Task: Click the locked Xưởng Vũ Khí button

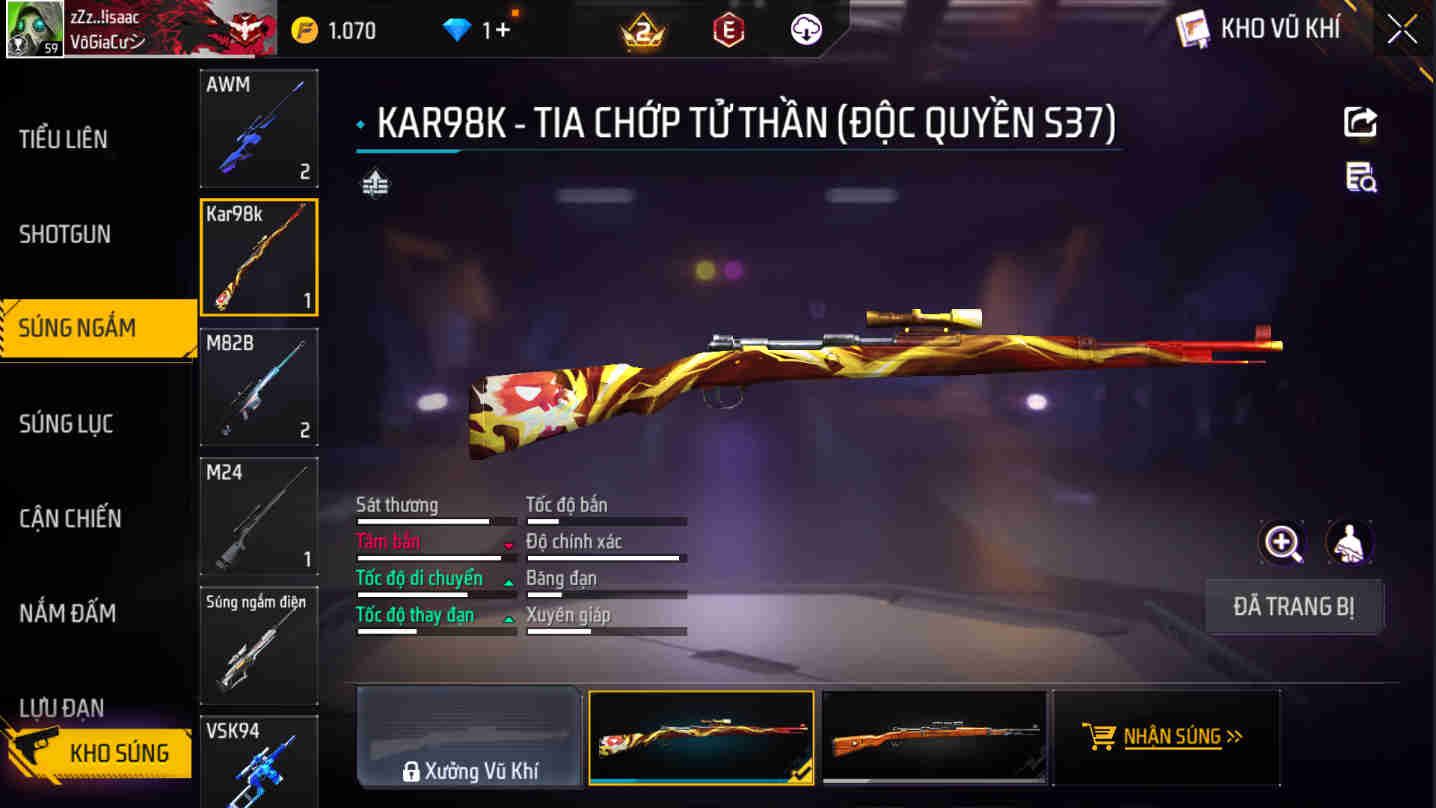Action: click(471, 737)
